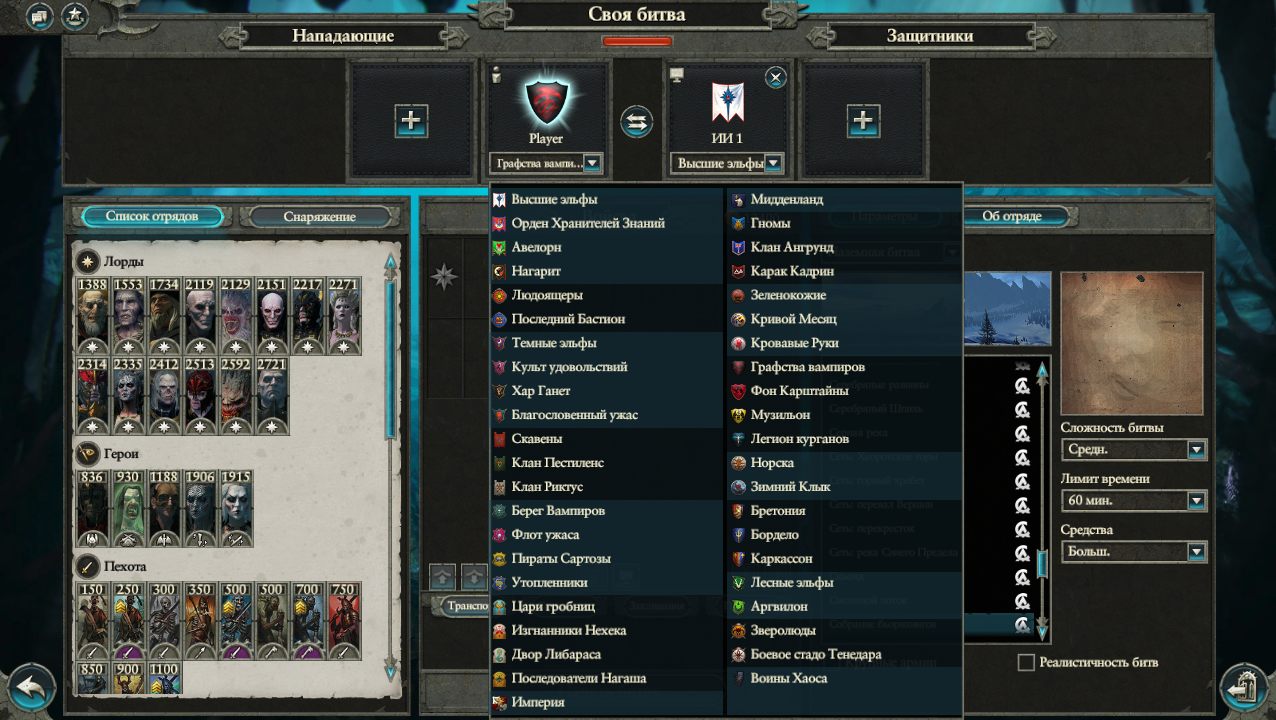Select the Скавены faction
This screenshot has height=720, width=1276.
pos(536,439)
